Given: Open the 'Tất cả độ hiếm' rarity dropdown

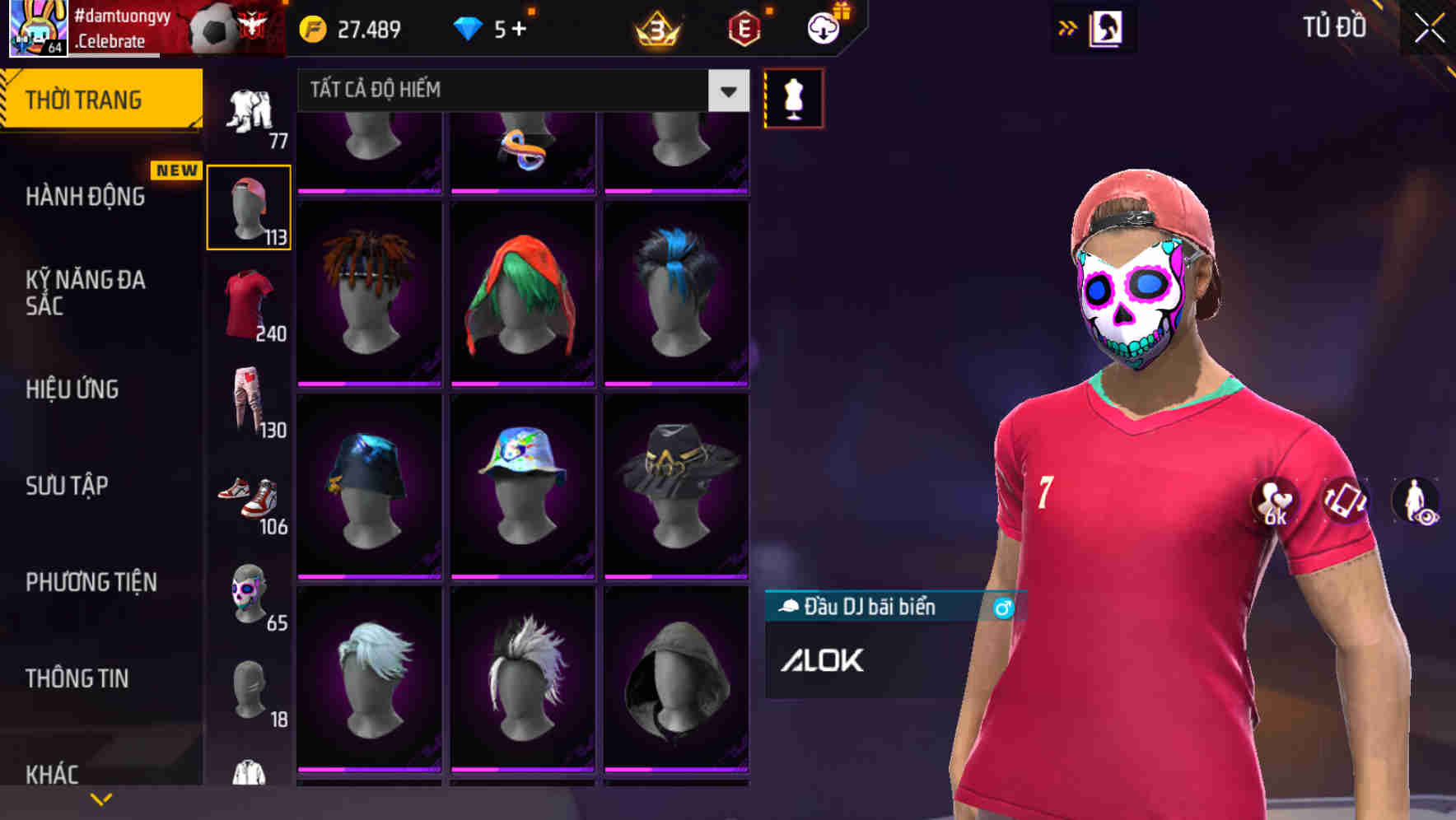Looking at the screenshot, I should (519, 90).
